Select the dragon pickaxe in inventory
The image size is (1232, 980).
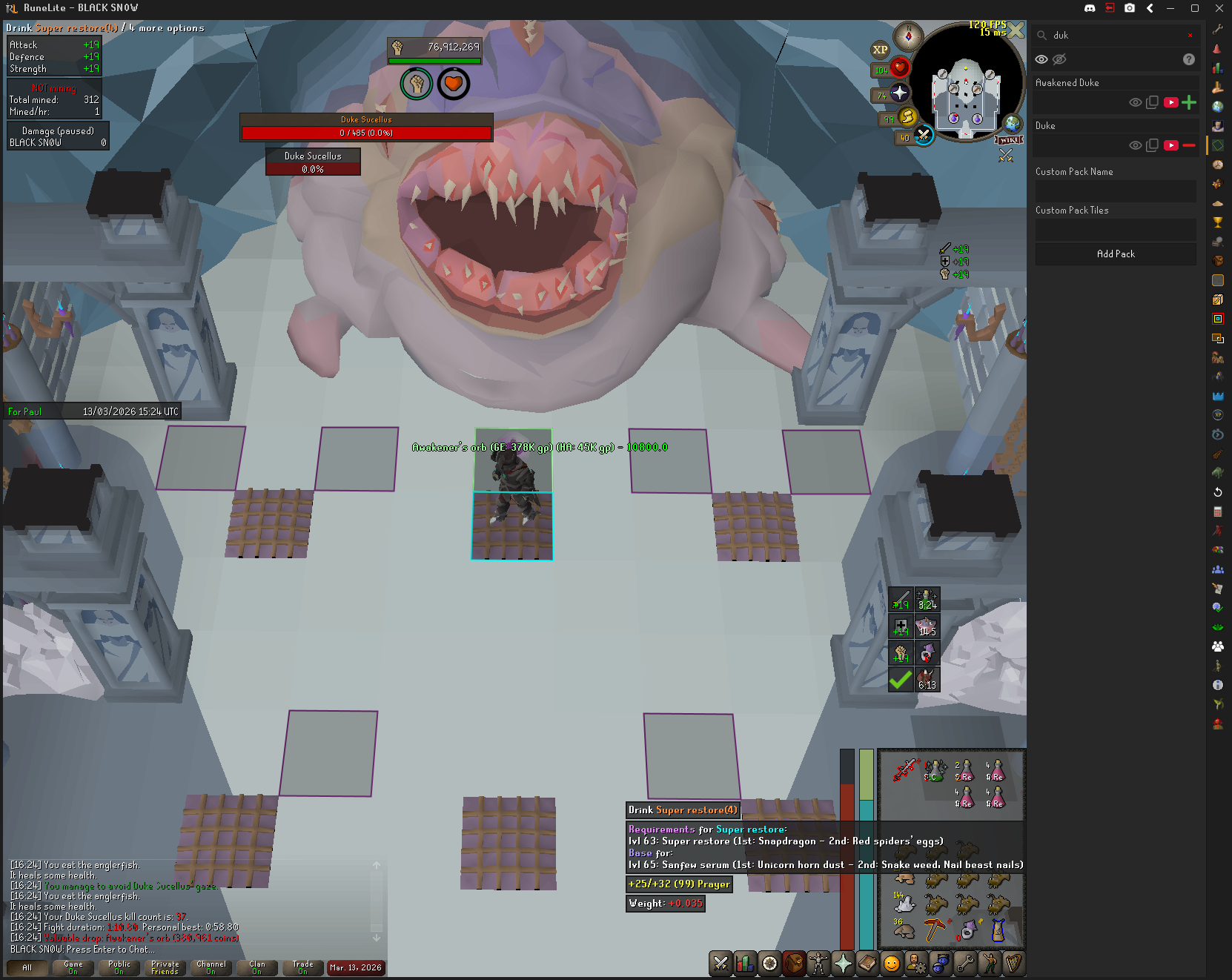(935, 929)
